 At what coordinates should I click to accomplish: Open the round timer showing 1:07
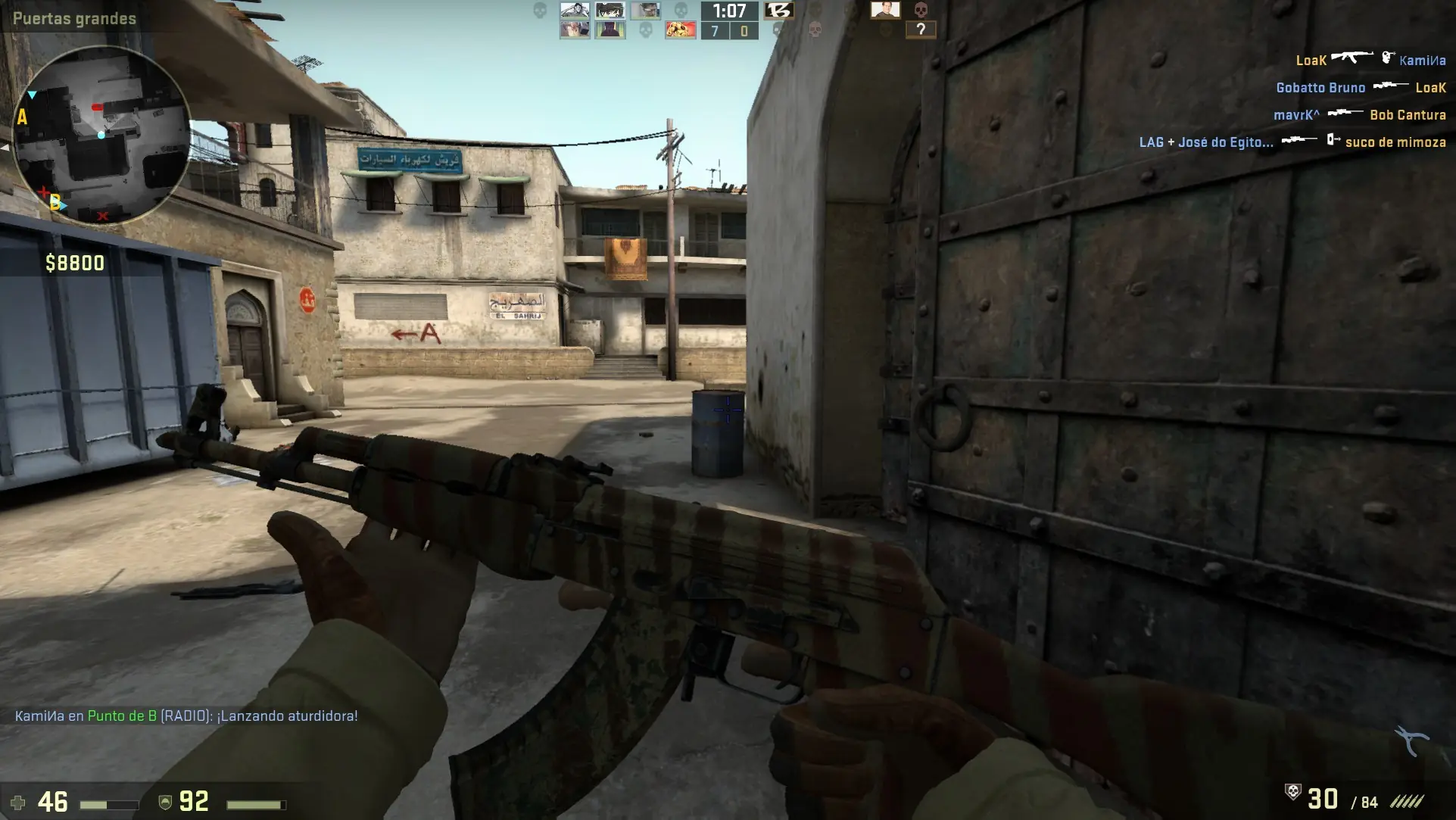(x=729, y=11)
